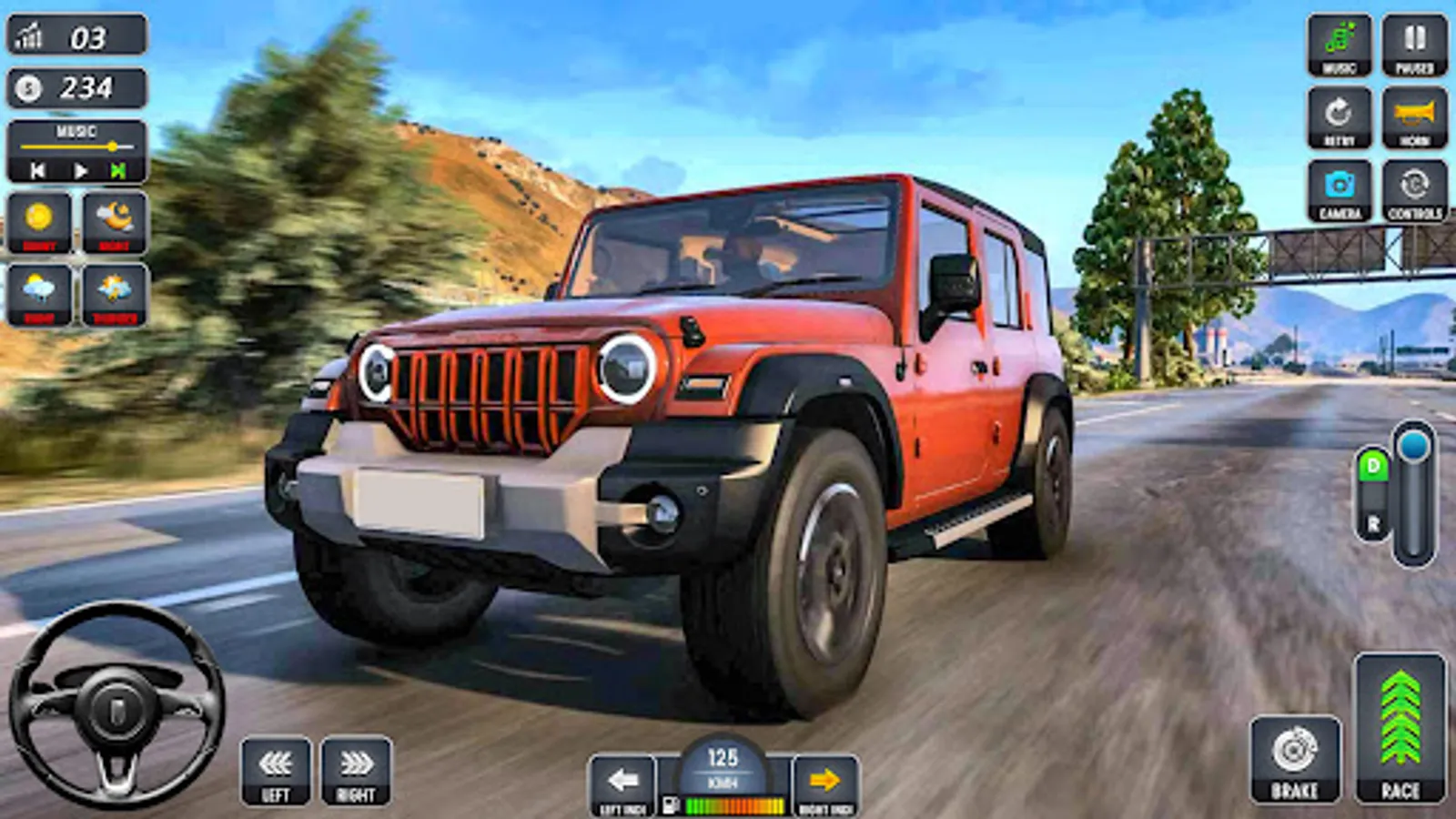Viewport: 1456px width, 819px height.
Task: Activate the Left Indicator arrow
Action: click(622, 778)
